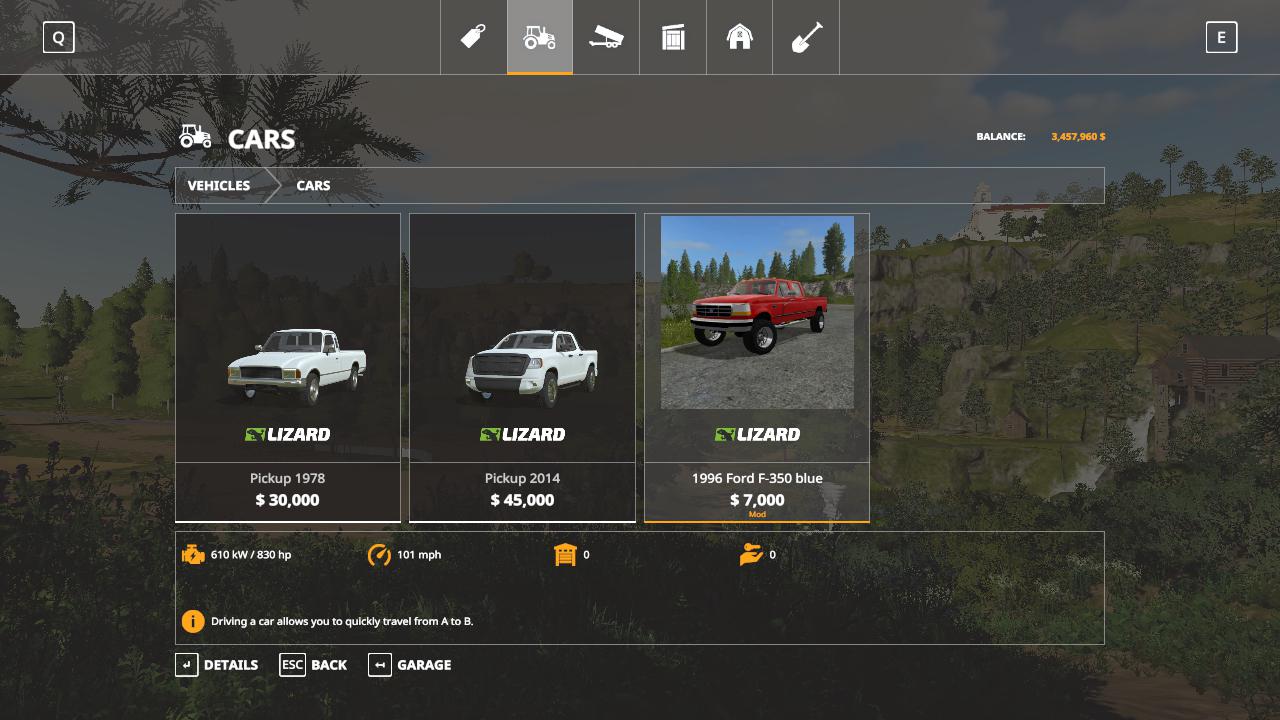Open the price tag shop tab
Screen dimensions: 1280x720
click(x=473, y=37)
